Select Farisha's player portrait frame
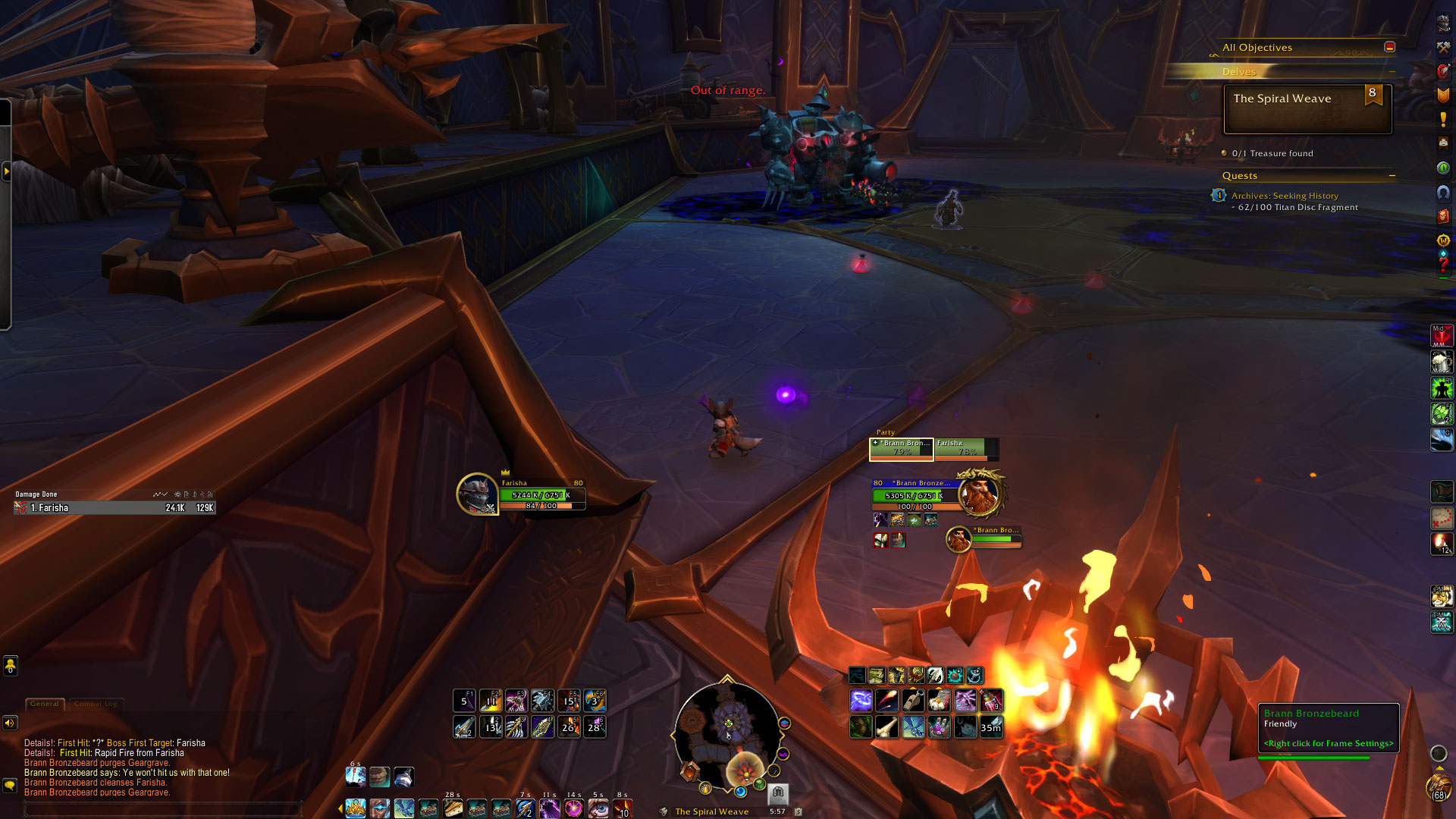This screenshot has height=819, width=1456. click(477, 494)
